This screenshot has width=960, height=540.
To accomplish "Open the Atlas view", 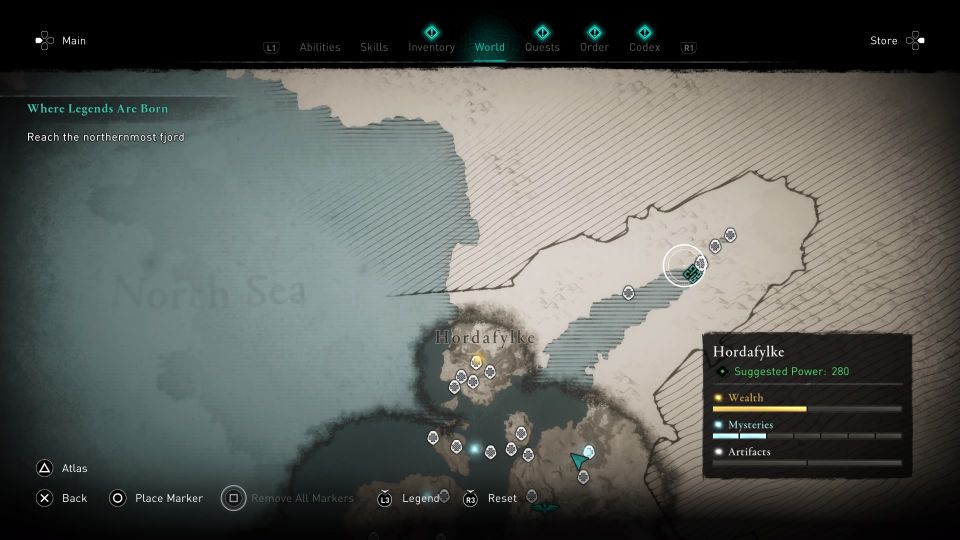I will (x=74, y=468).
